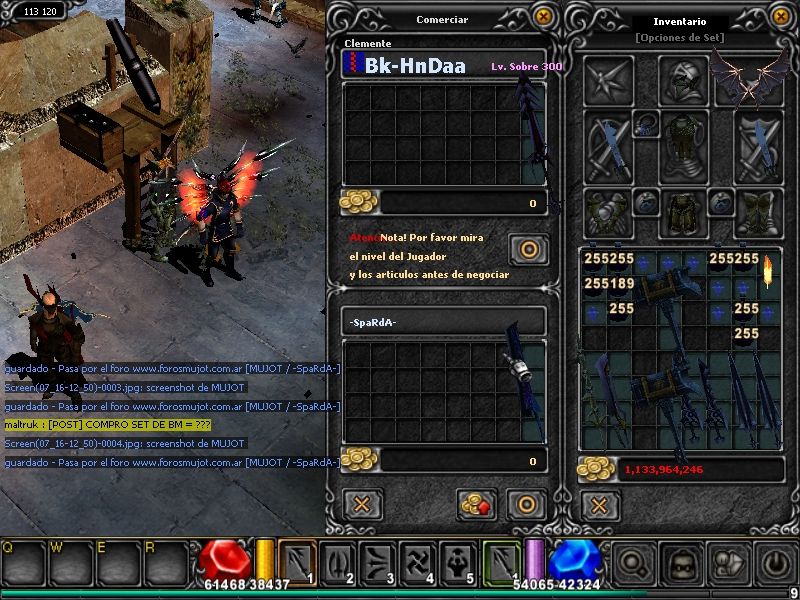Close inventory using bottom X button

[x=599, y=504]
